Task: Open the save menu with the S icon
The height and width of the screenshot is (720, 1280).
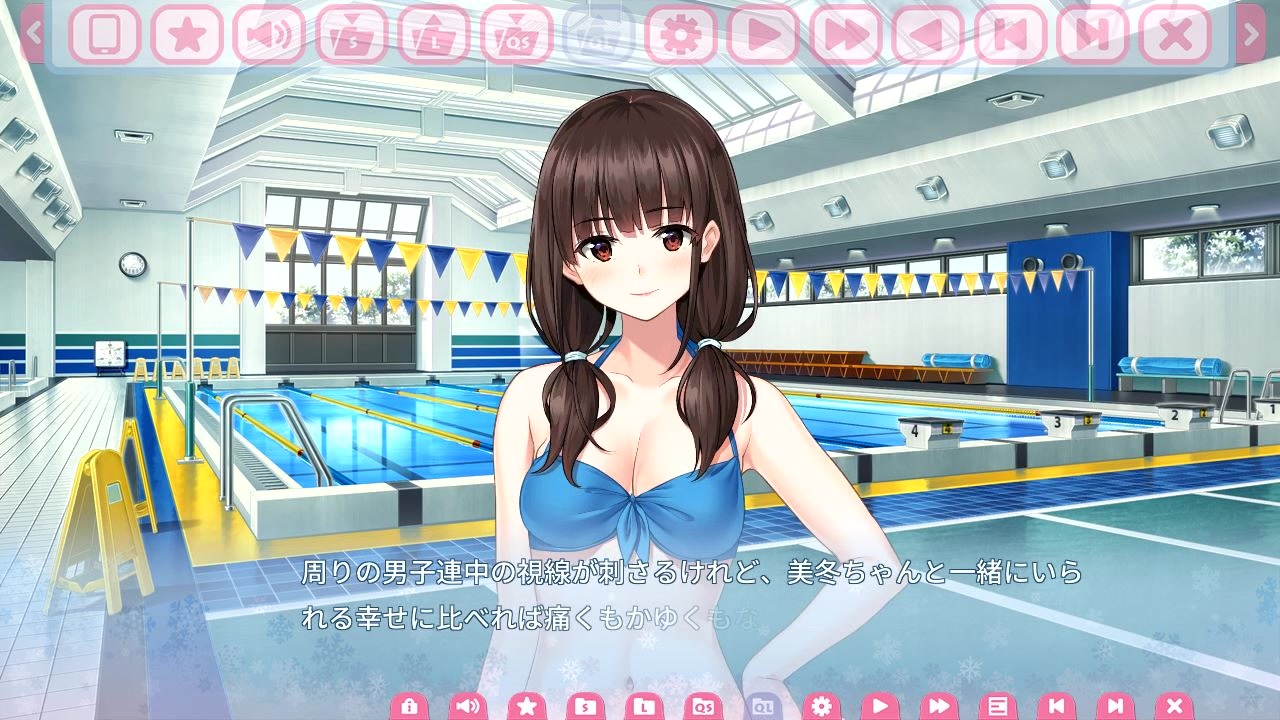Action: point(586,704)
